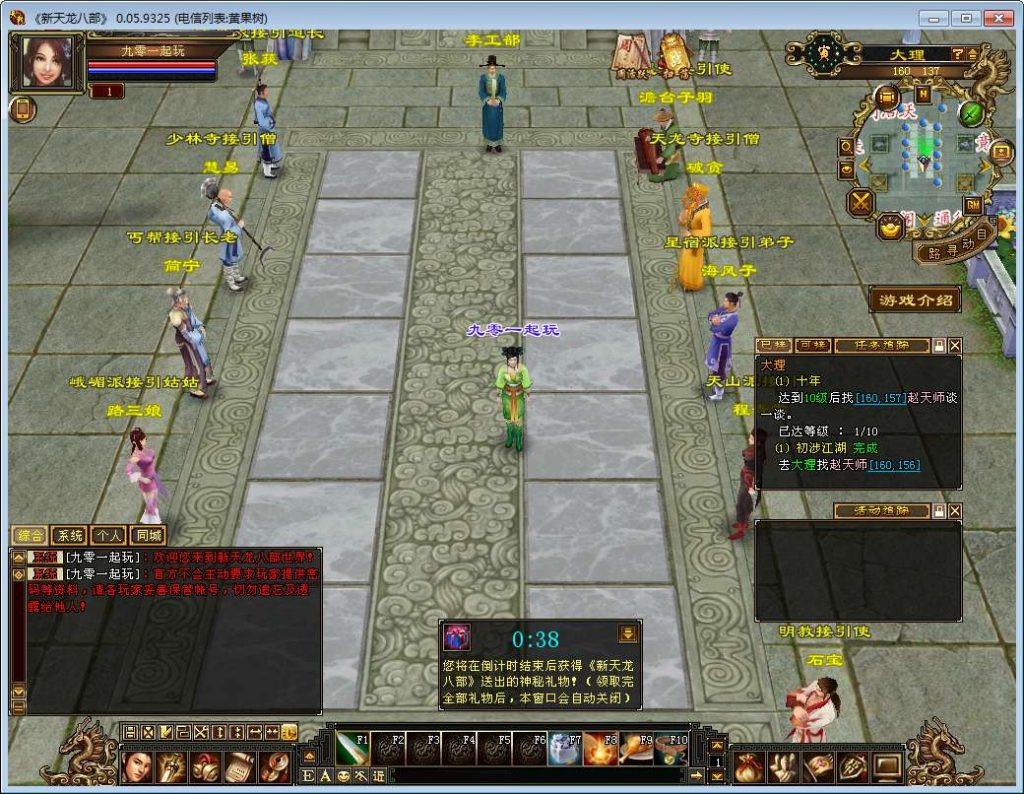Image resolution: width=1024 pixels, height=794 pixels.
Task: Switch to the 个人 chat tab
Action: pyautogui.click(x=108, y=536)
